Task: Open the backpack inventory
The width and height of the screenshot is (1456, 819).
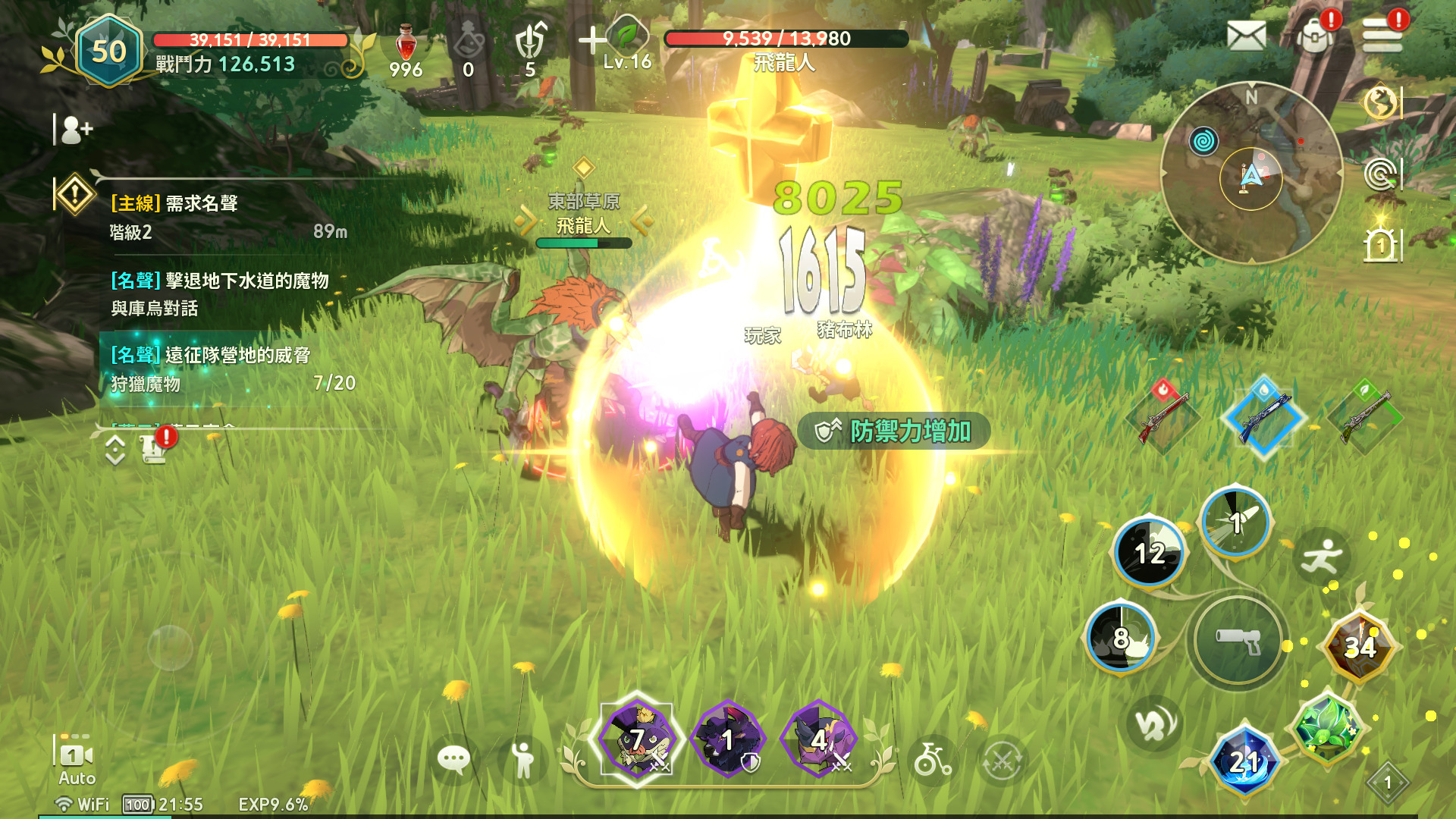Action: pos(1316,35)
